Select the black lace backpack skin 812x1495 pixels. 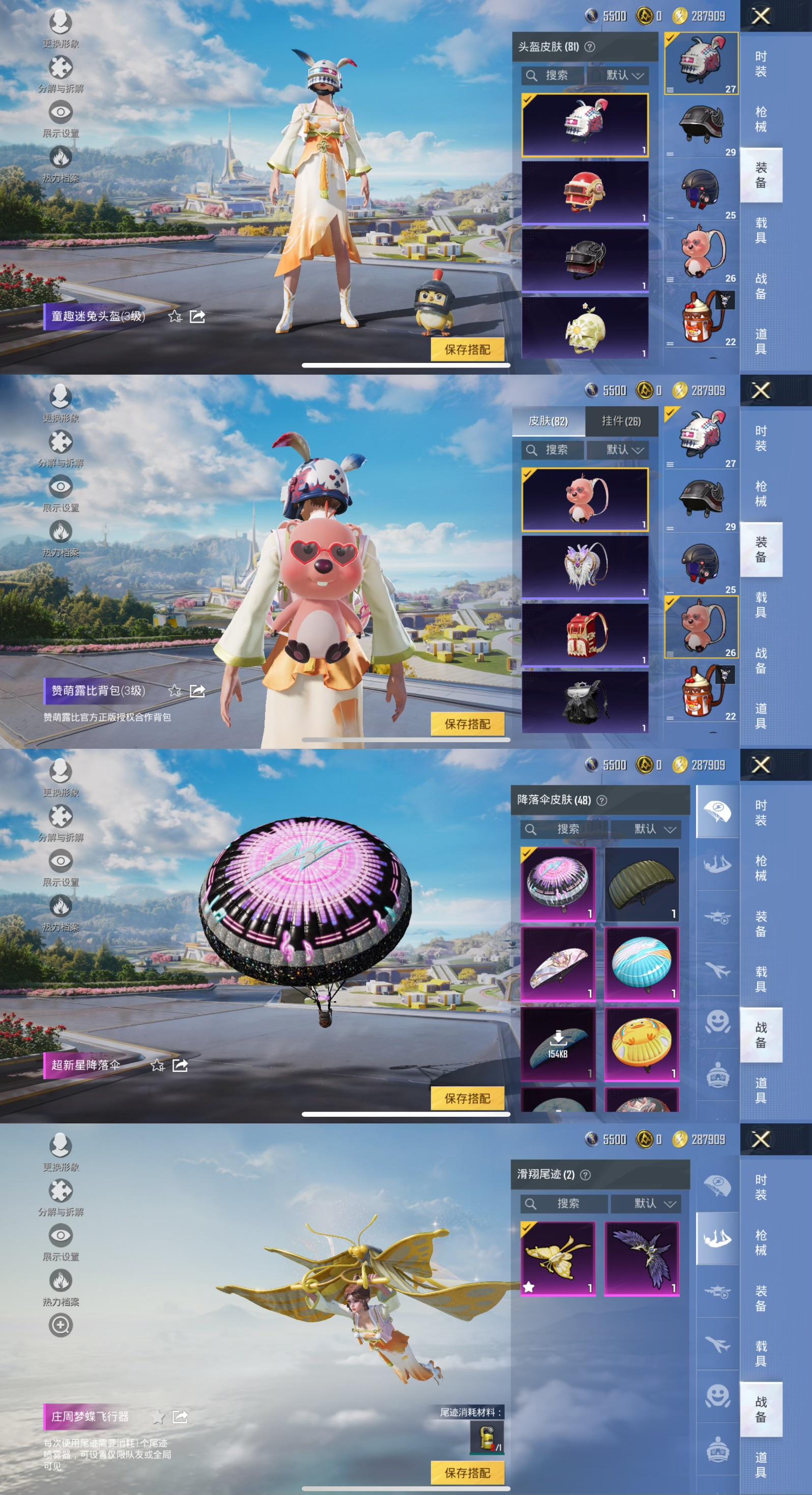click(585, 701)
